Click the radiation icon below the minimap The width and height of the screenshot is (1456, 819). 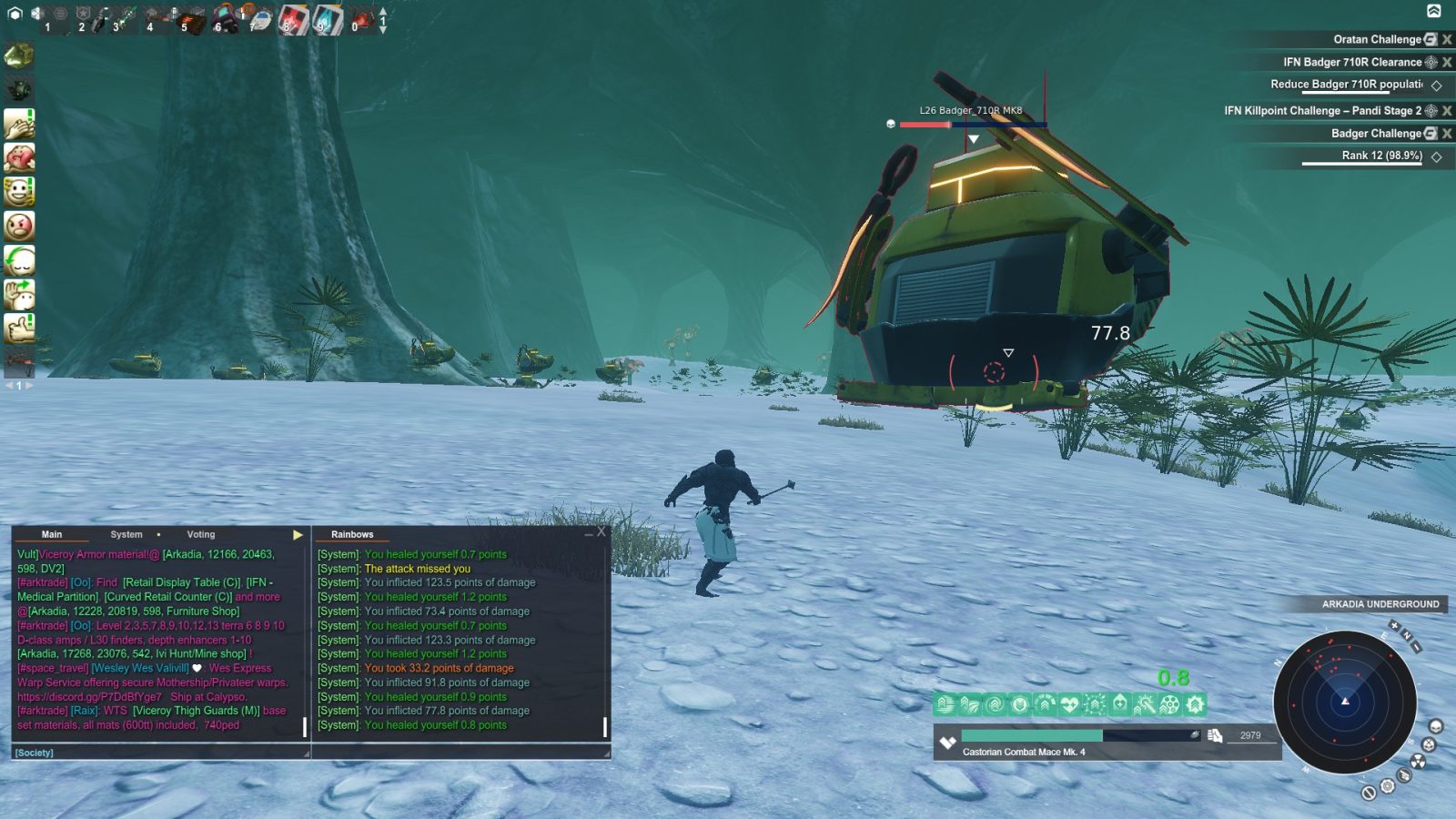click(1418, 761)
